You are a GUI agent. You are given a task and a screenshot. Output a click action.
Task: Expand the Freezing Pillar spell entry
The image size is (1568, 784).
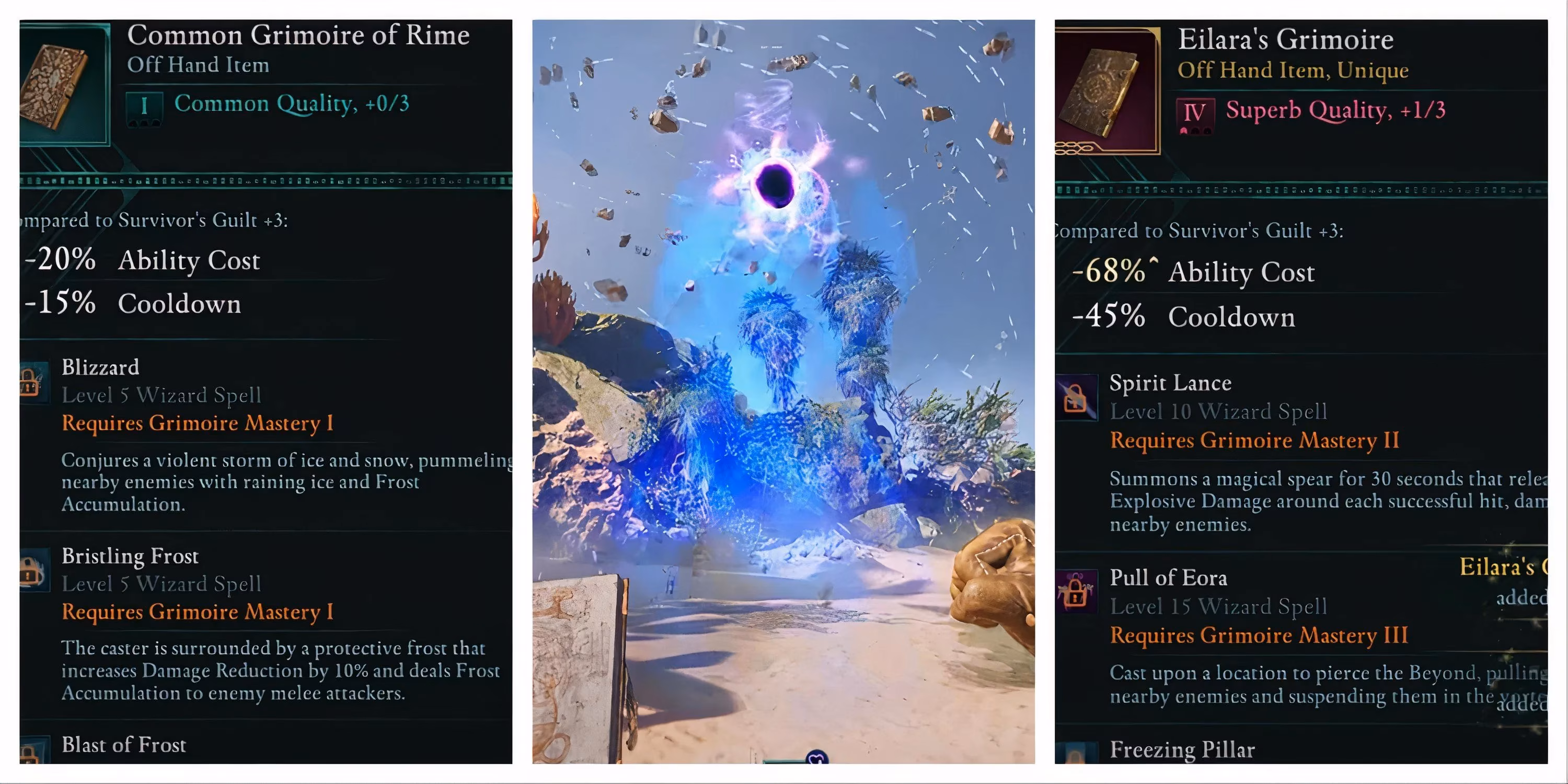point(1181,750)
